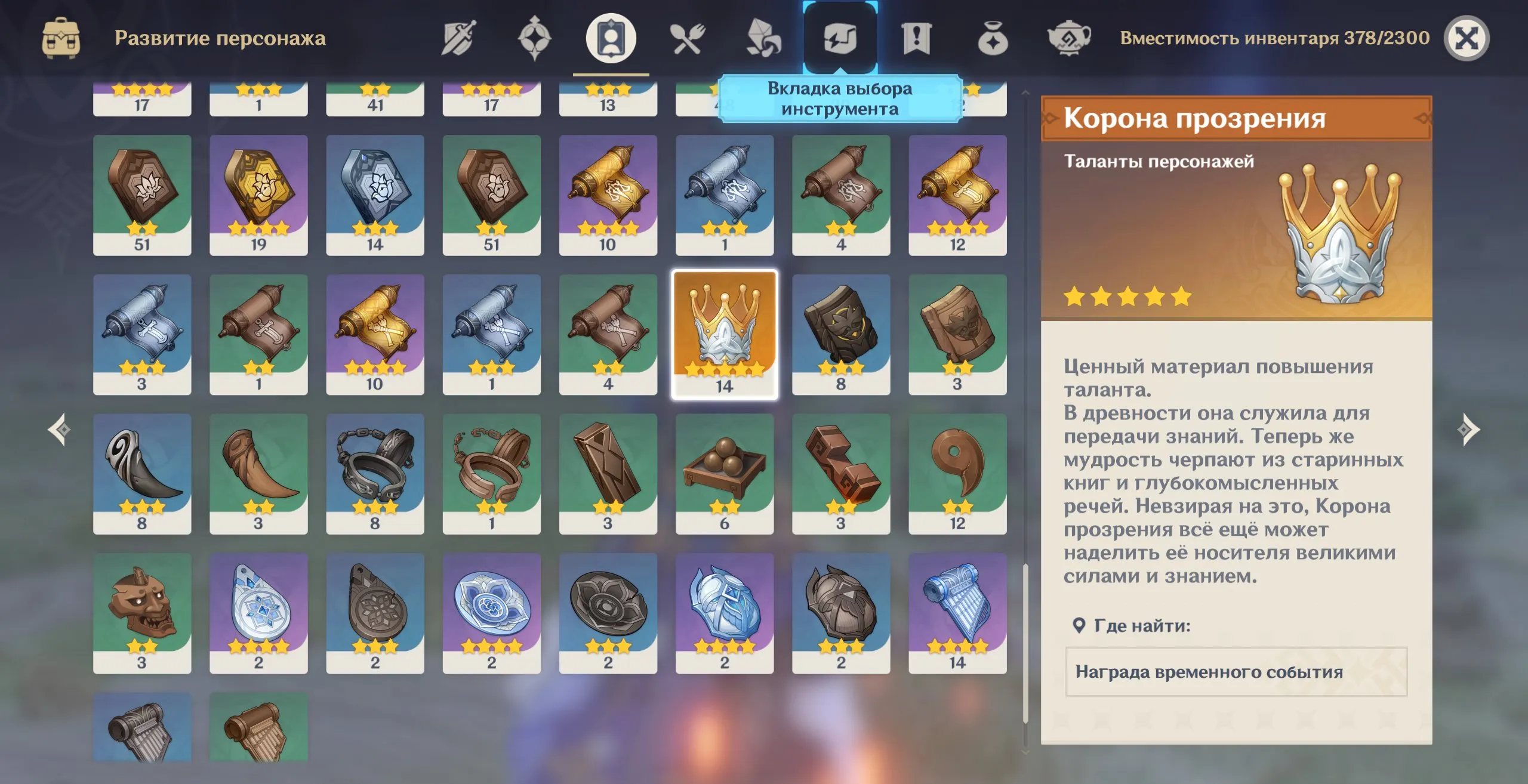
Task: Select the blue snowflake teardrop pendant
Action: coord(258,613)
